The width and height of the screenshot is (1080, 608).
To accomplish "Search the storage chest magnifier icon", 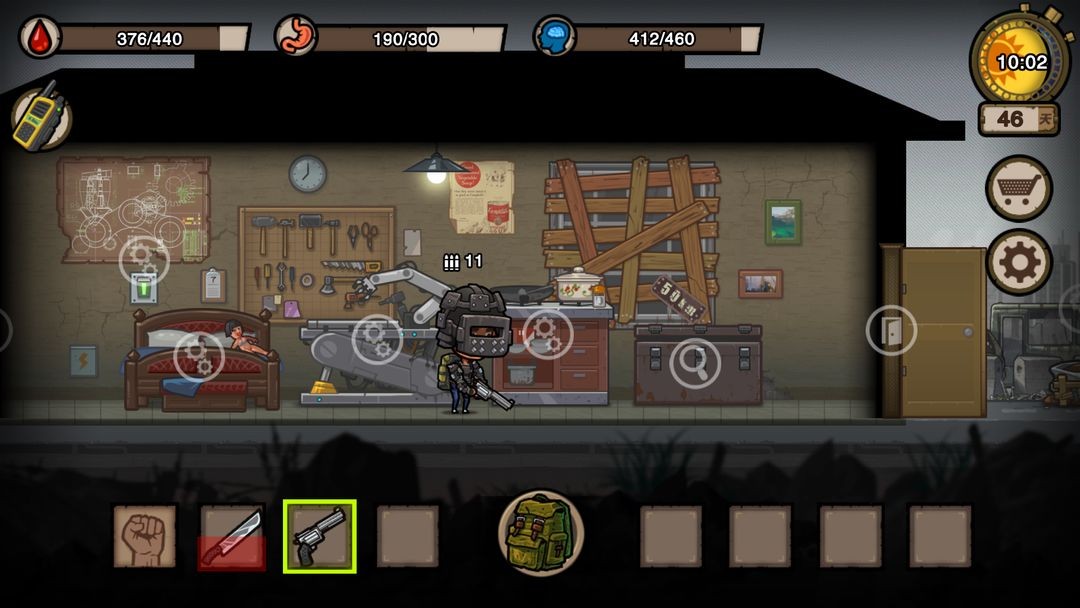I will [695, 363].
